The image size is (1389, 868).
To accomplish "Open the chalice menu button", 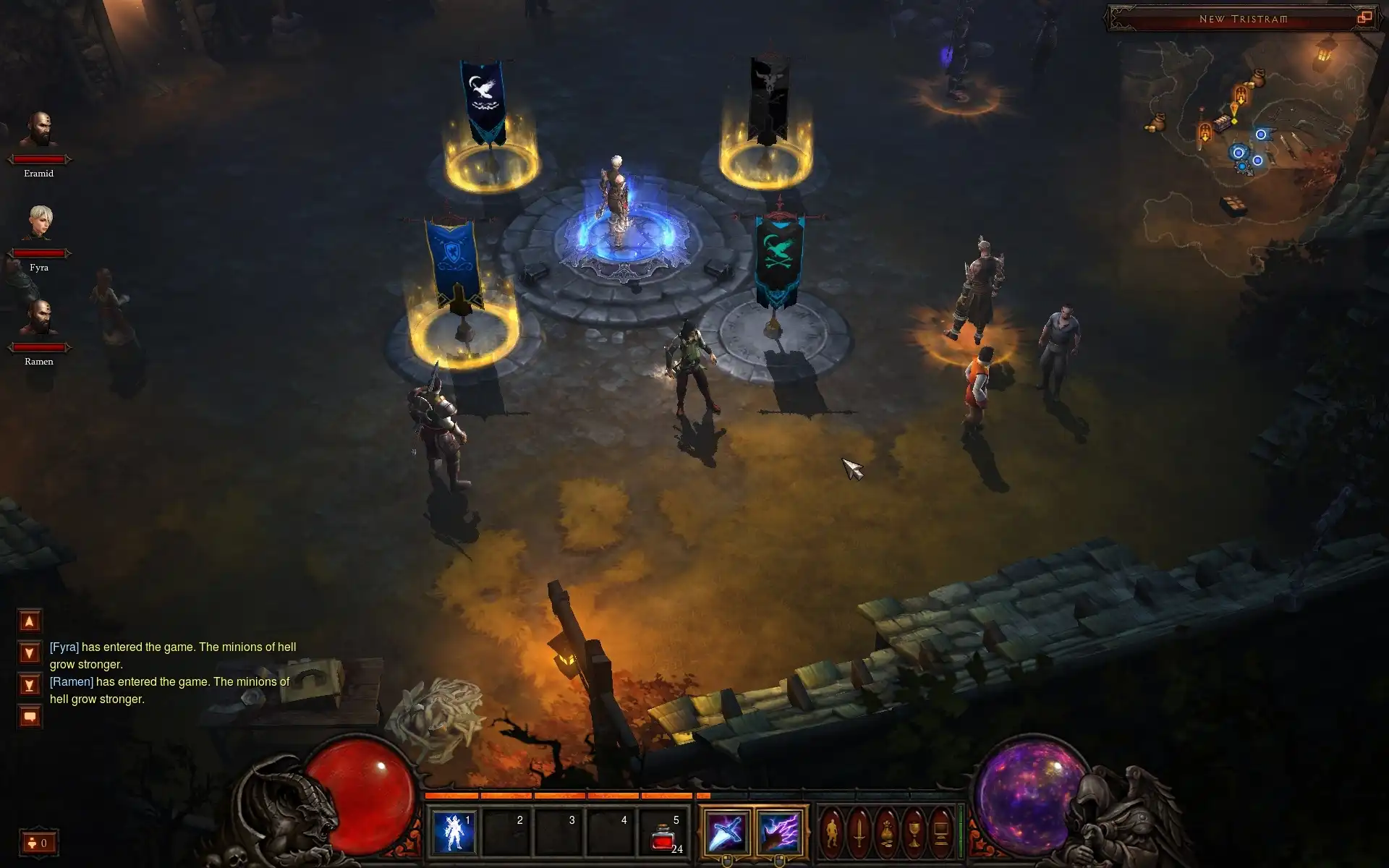I will tap(914, 832).
